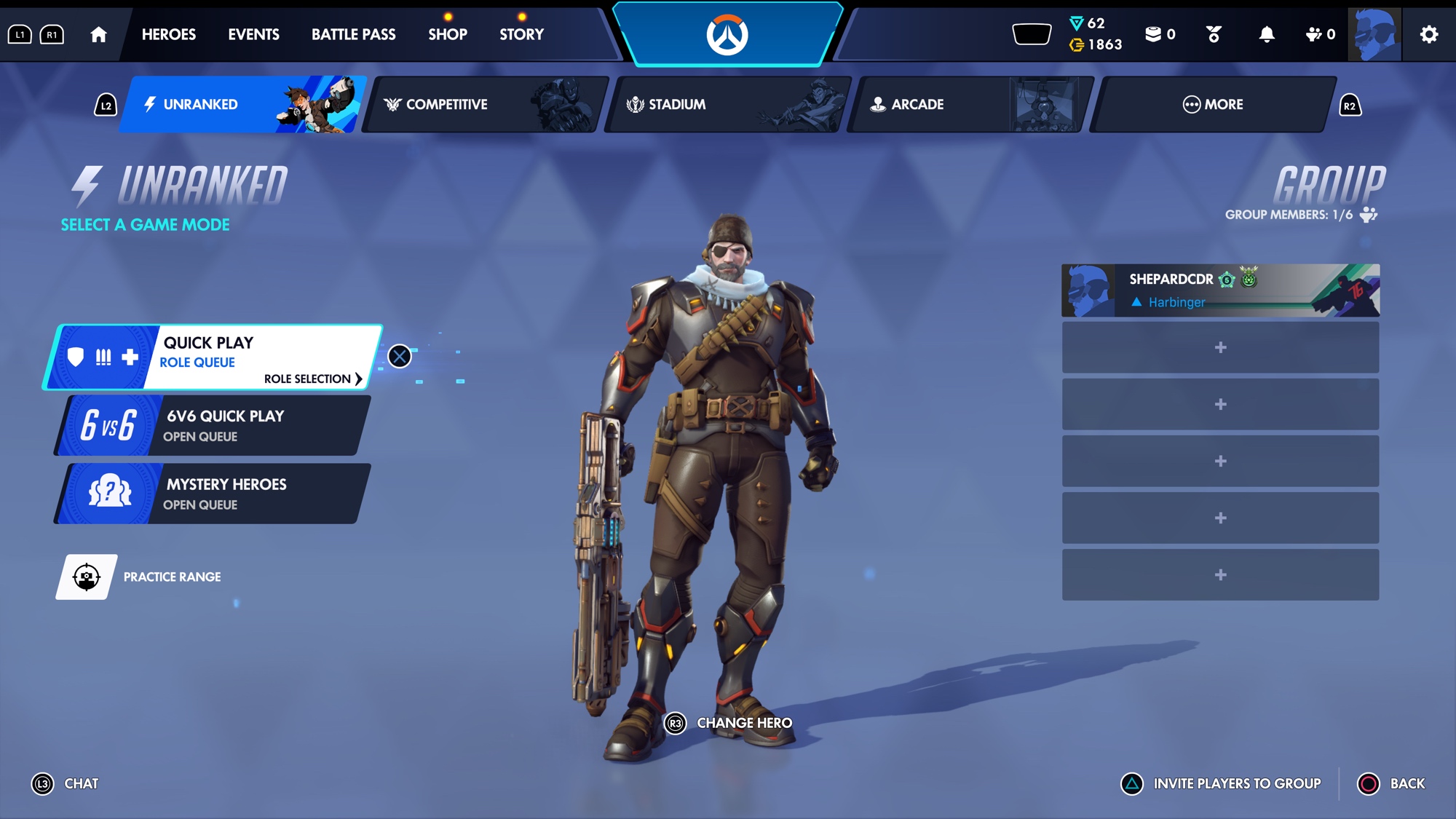
Task: Open the Battle Pass screen
Action: tap(353, 34)
